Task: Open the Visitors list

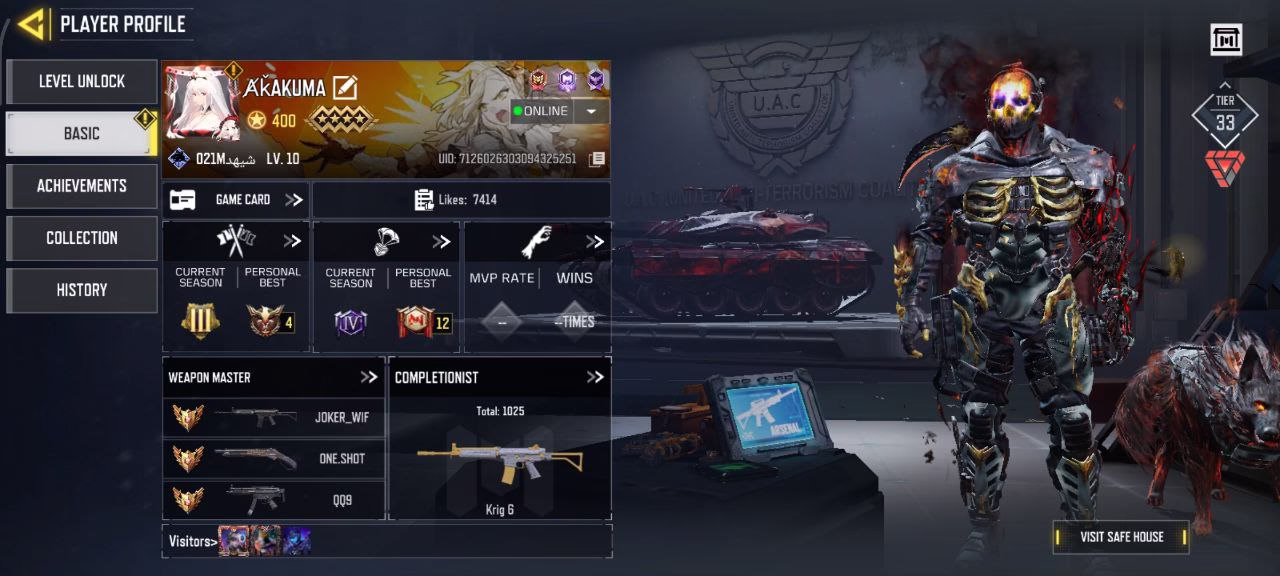Action: [193, 541]
